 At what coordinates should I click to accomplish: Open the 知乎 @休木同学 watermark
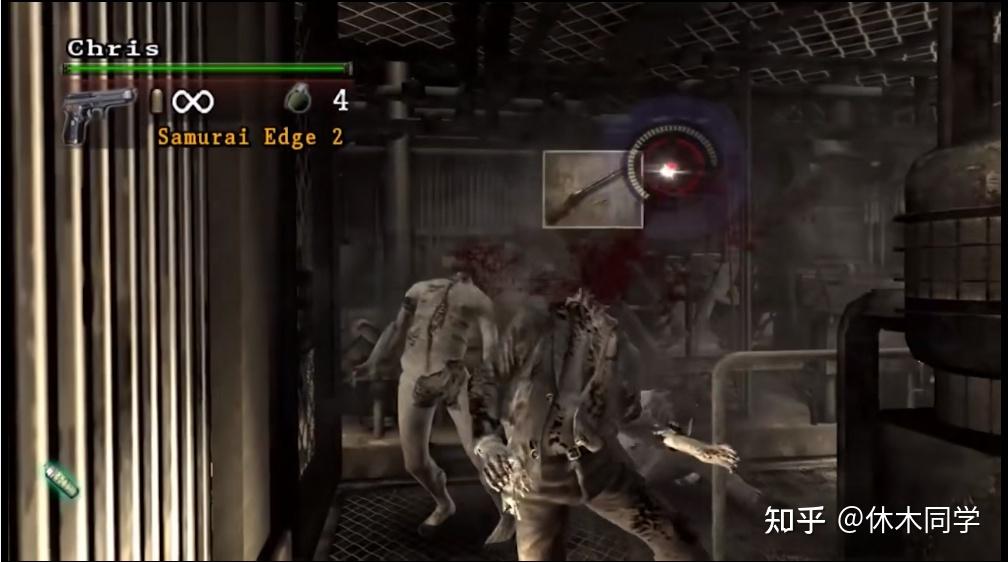coord(871,520)
